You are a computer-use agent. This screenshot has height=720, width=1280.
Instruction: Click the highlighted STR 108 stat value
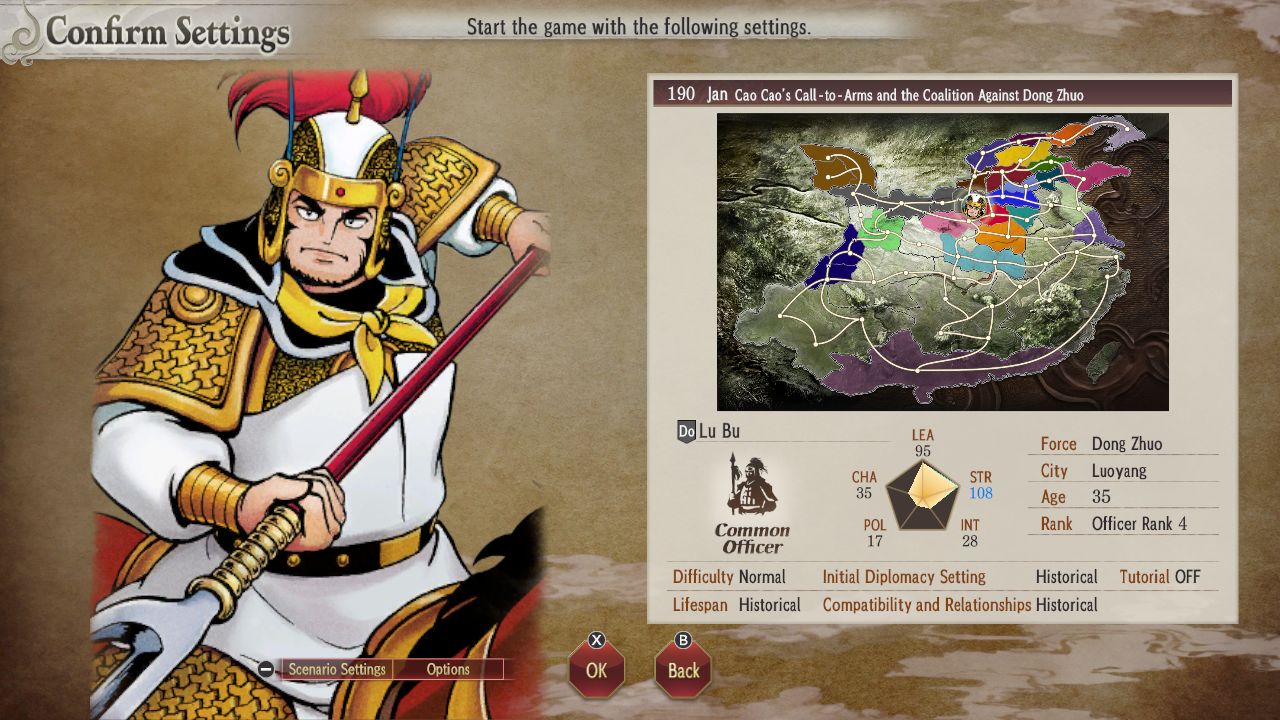coord(981,493)
